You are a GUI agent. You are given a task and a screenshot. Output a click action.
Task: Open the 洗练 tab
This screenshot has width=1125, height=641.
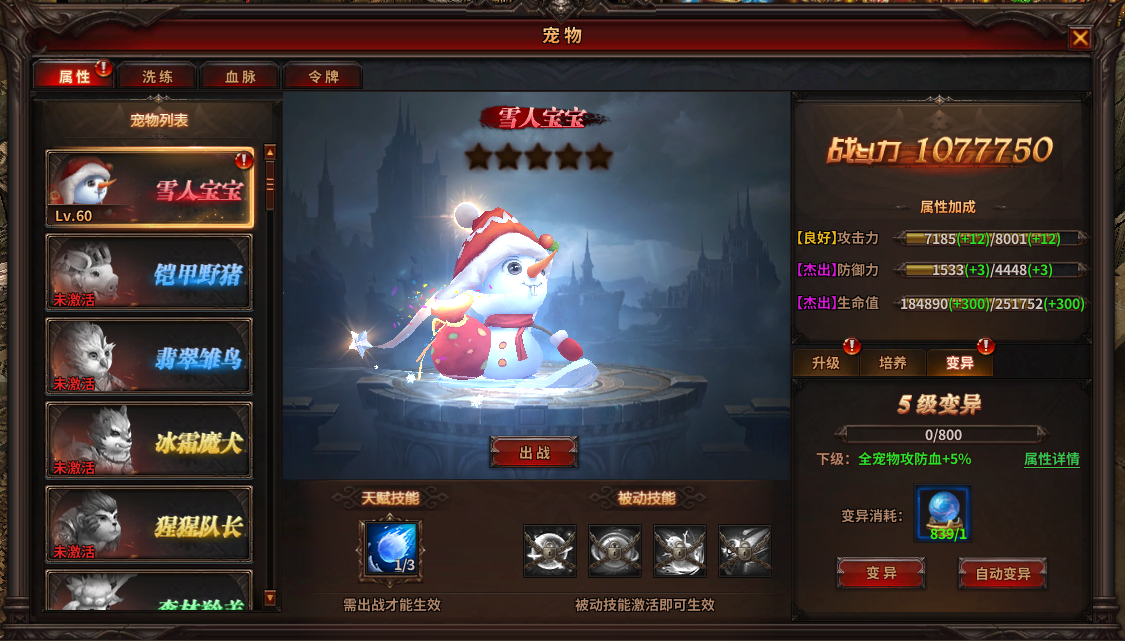point(157,76)
